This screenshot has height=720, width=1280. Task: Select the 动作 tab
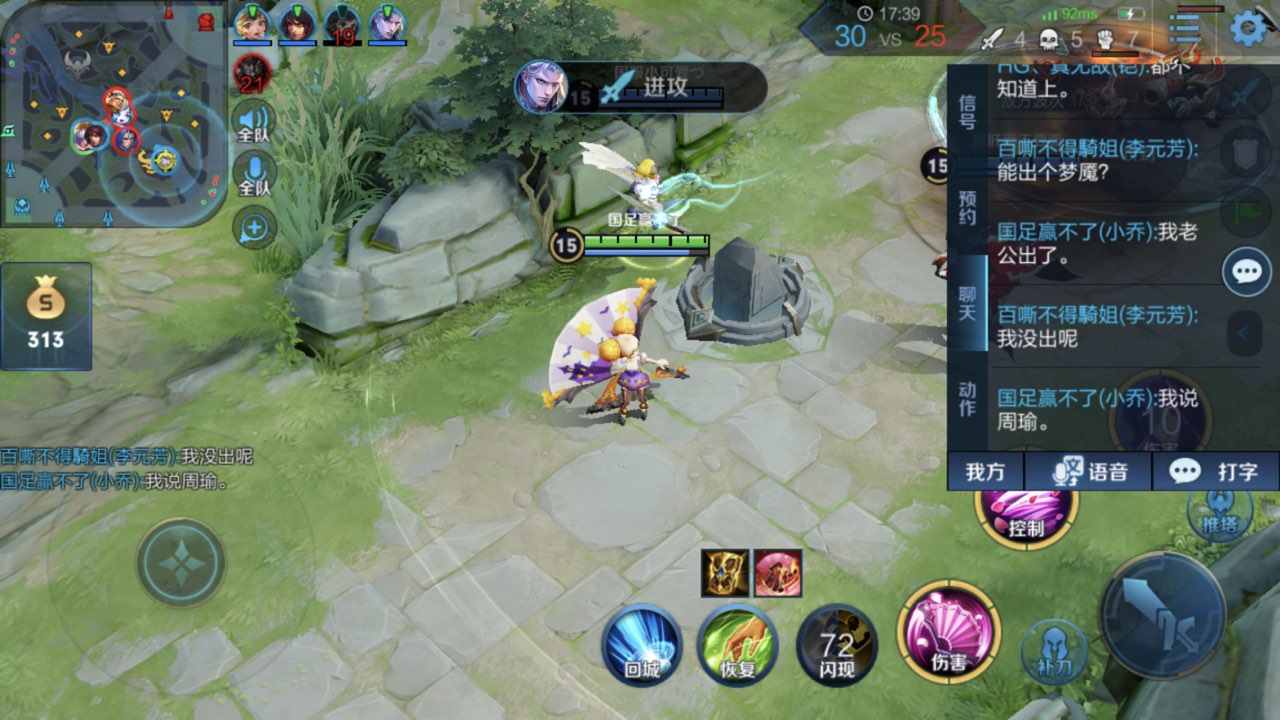pos(967,398)
